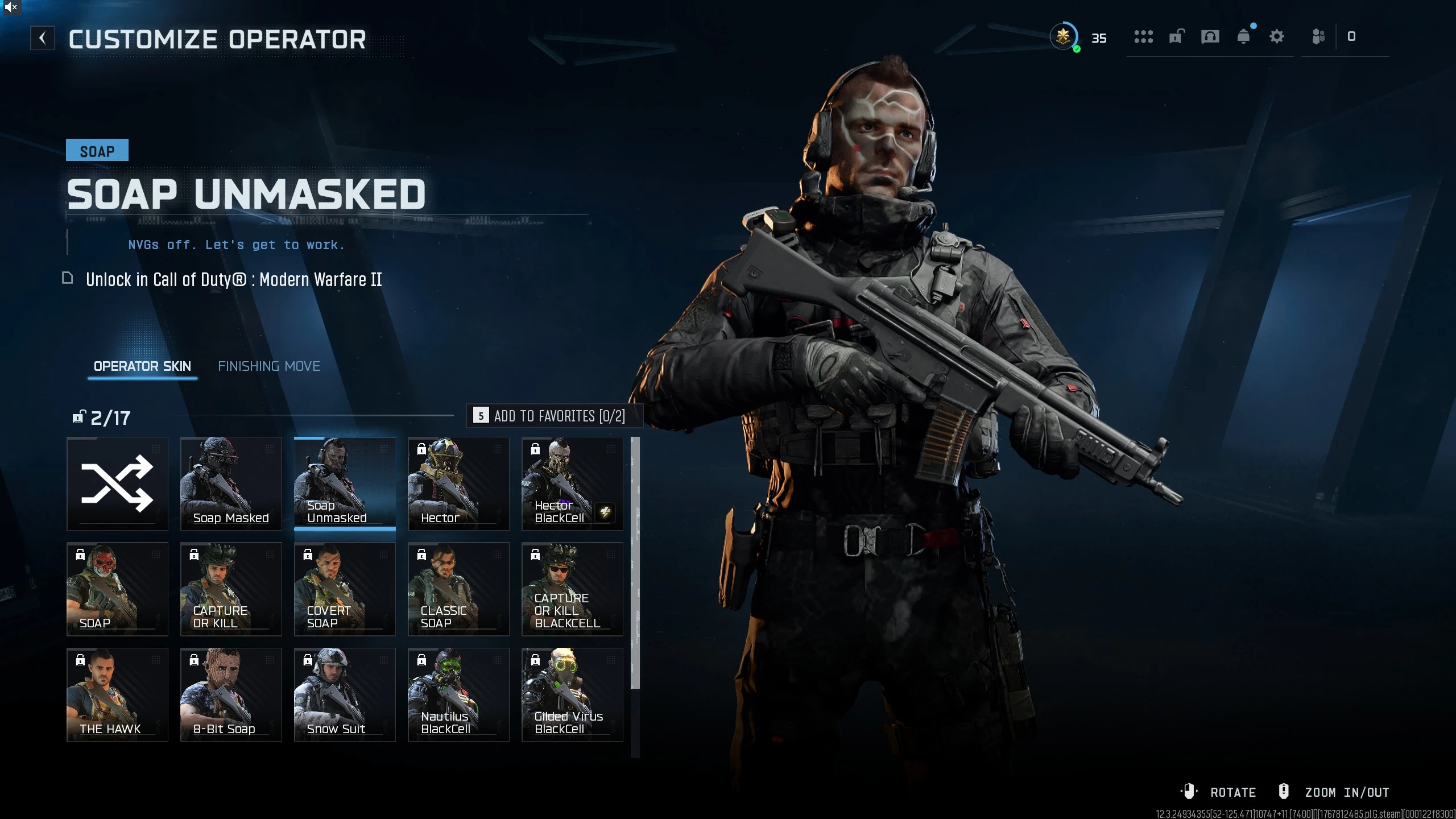Click the player rank emblem showing 35
Viewport: 1456px width, 819px height.
[x=1065, y=36]
